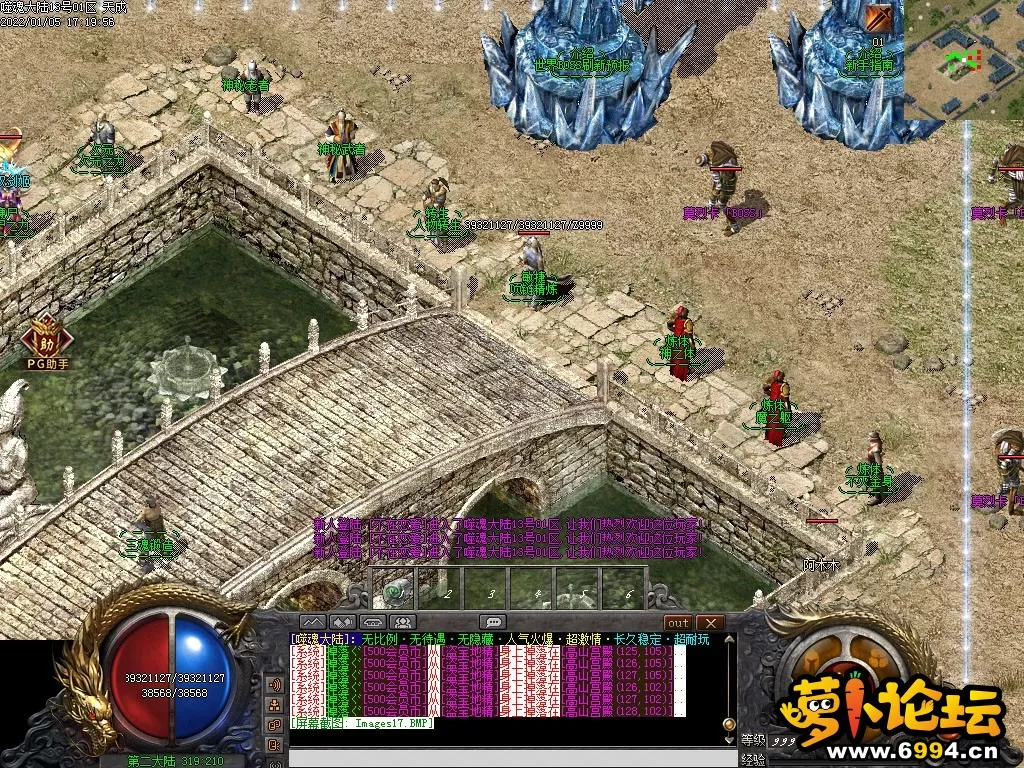Open the group members icon button

[x=403, y=623]
